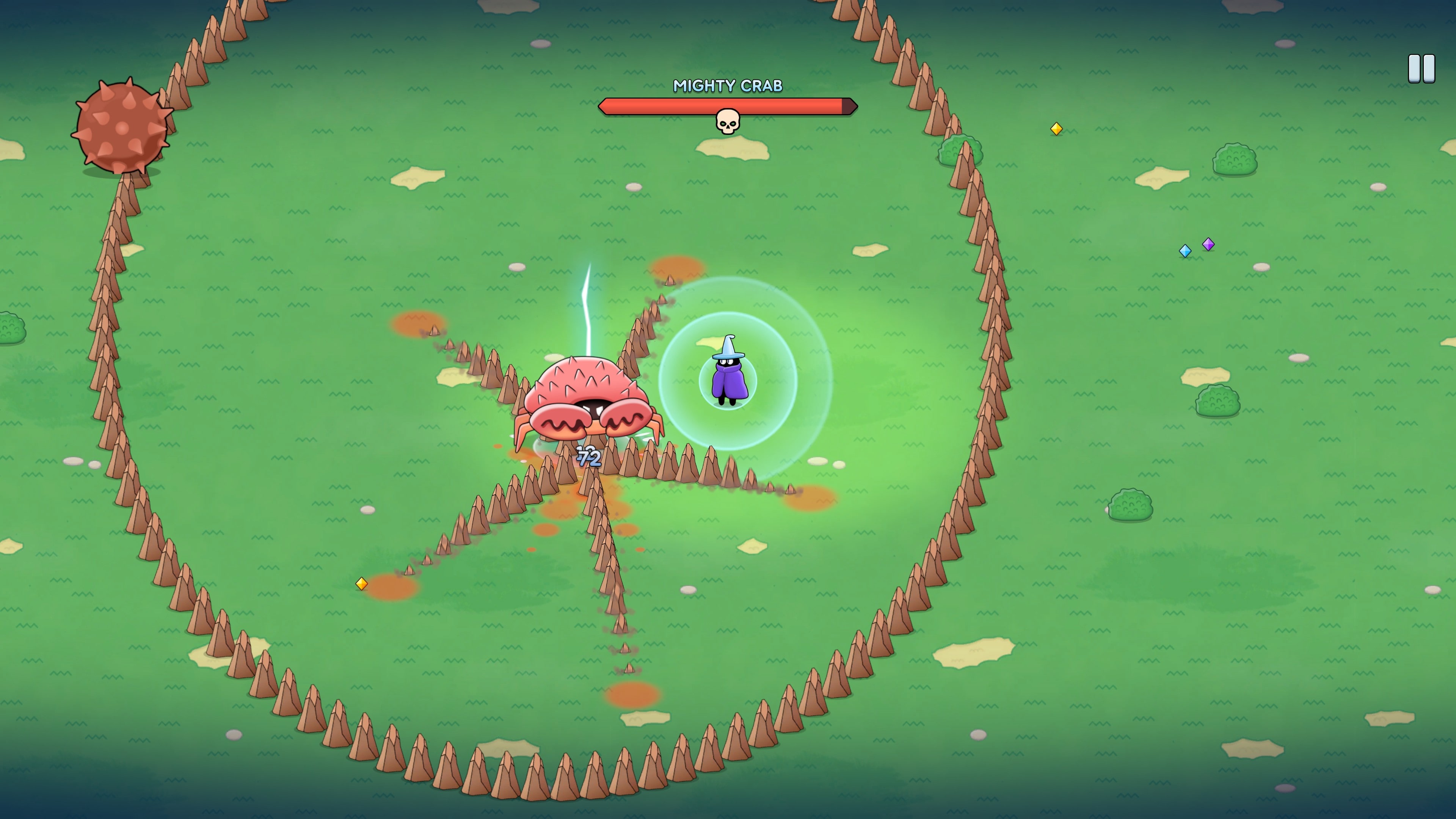This screenshot has width=1456, height=819.
Task: Click the MIGHTY CRAB title text
Action: pyautogui.click(x=728, y=86)
